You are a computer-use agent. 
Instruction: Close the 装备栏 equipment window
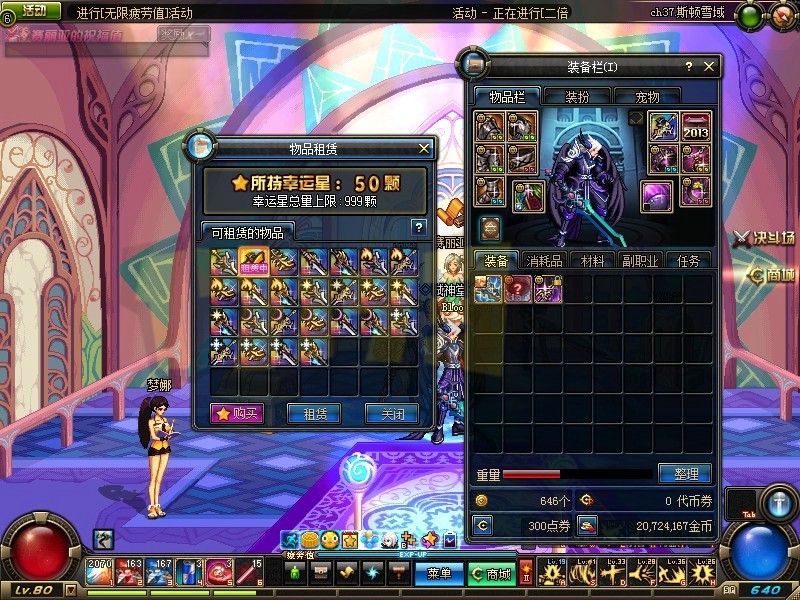point(709,67)
